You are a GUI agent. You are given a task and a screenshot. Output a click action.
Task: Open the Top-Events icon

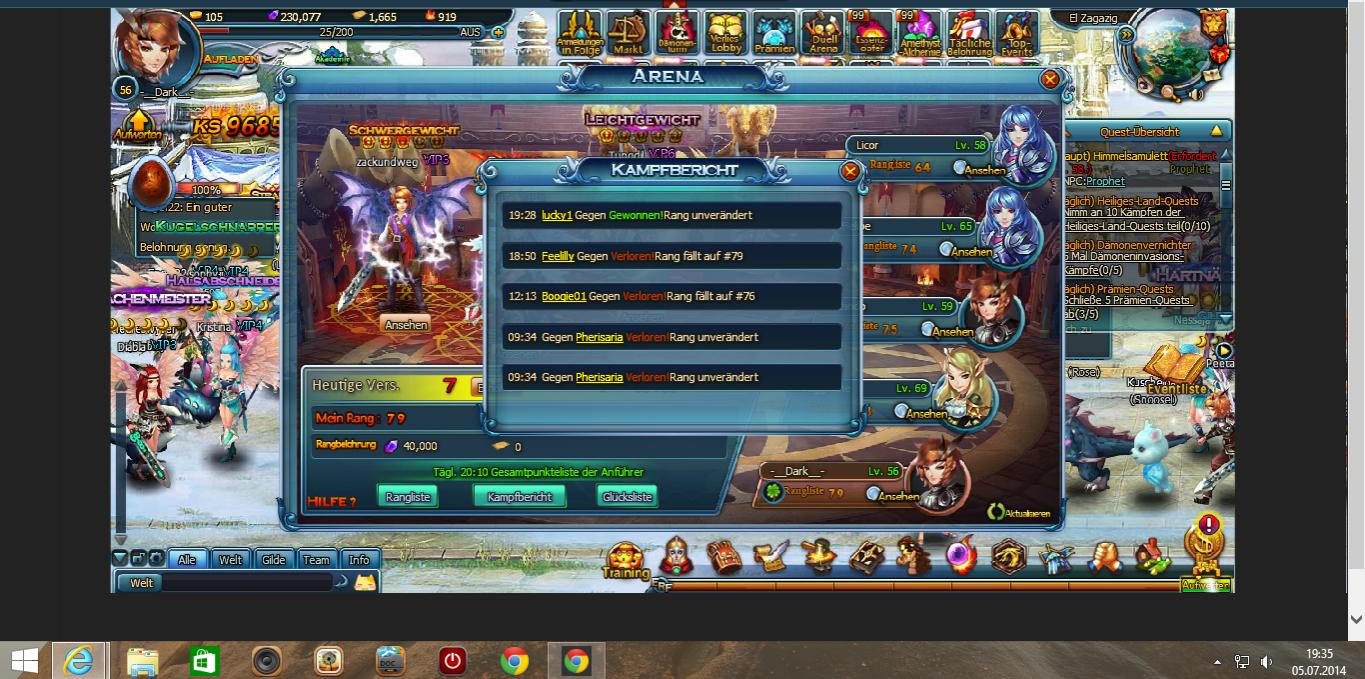point(1016,34)
